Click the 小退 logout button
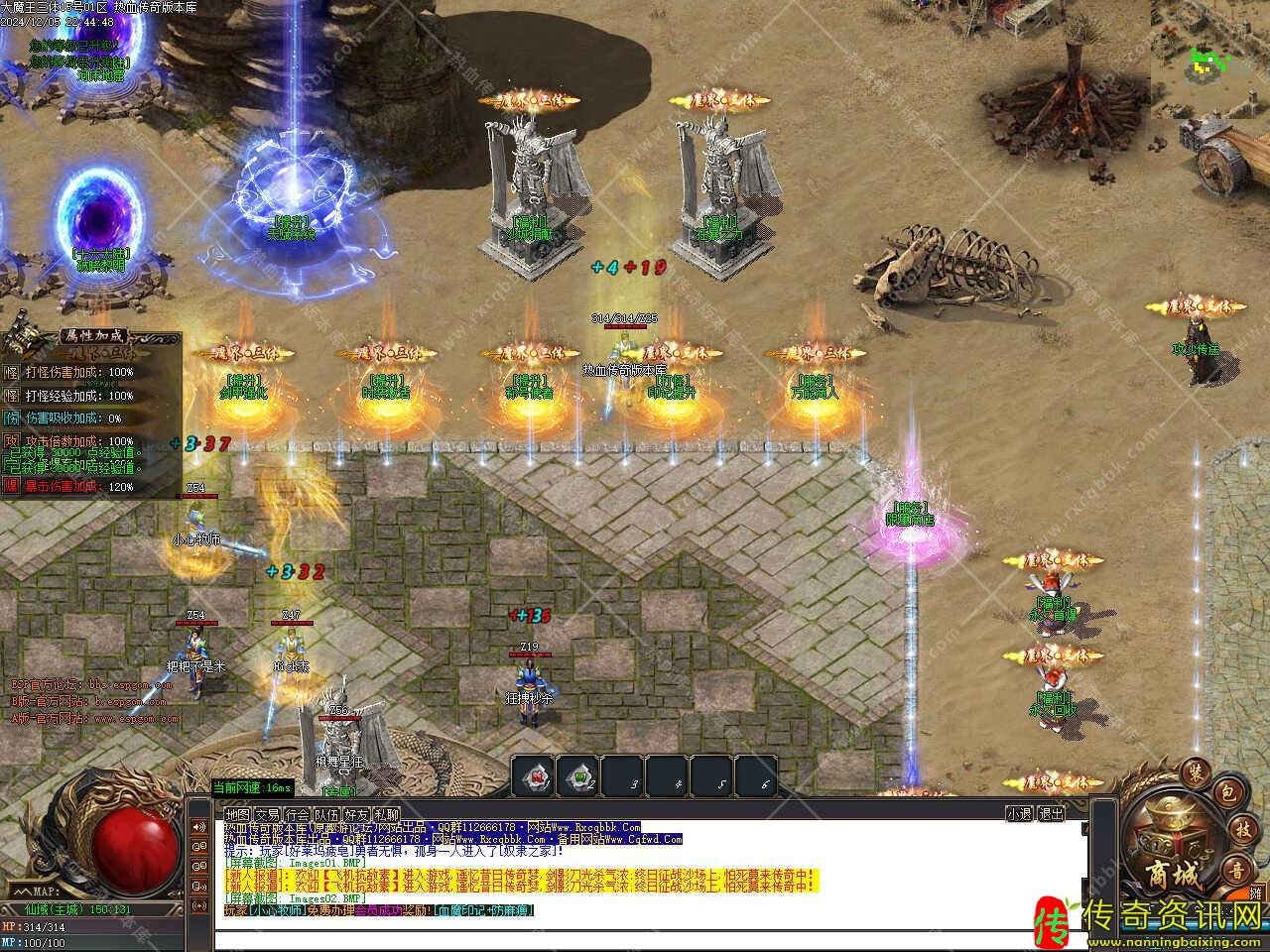This screenshot has width=1270, height=952. click(x=1019, y=814)
